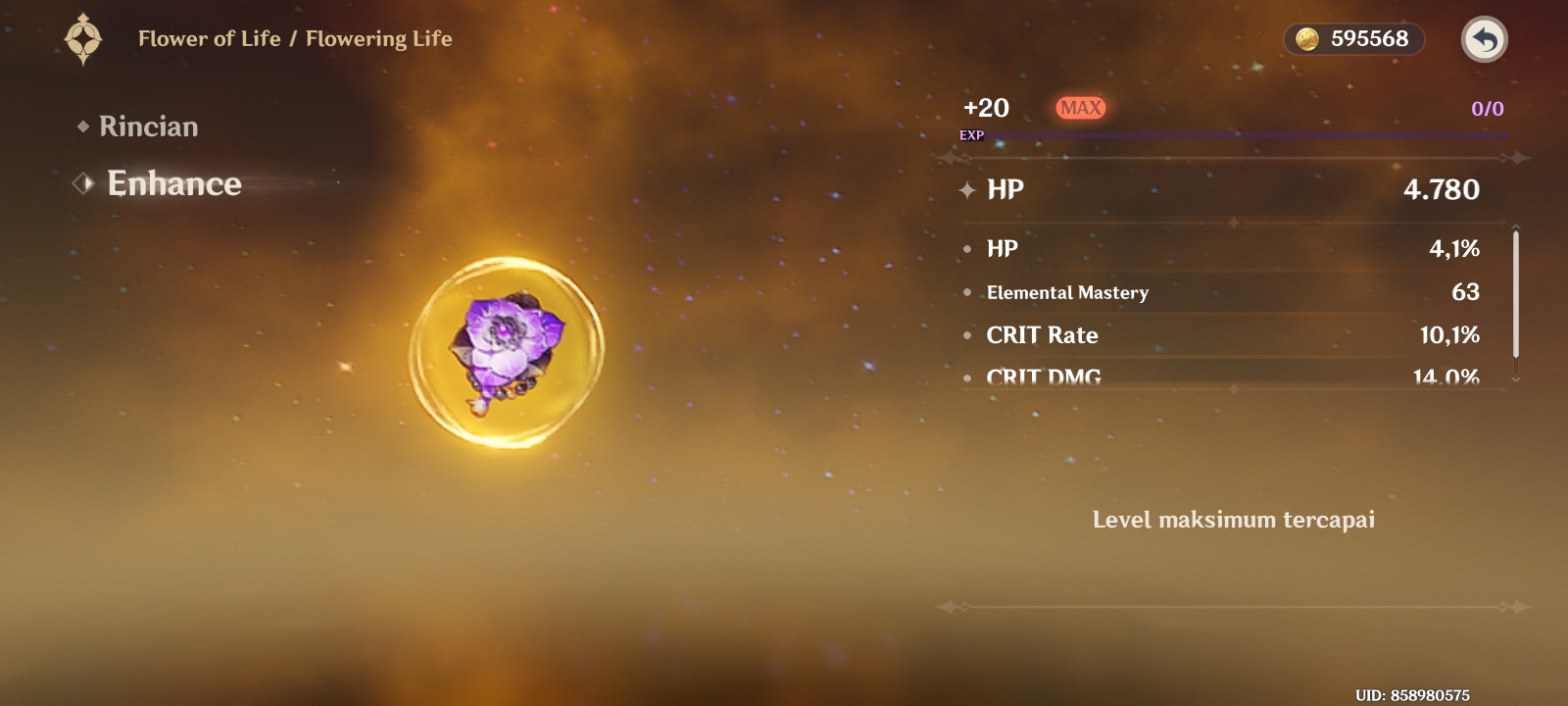Viewport: 1568px width, 706px height.
Task: Switch to the Rincian tab
Action: point(147,126)
